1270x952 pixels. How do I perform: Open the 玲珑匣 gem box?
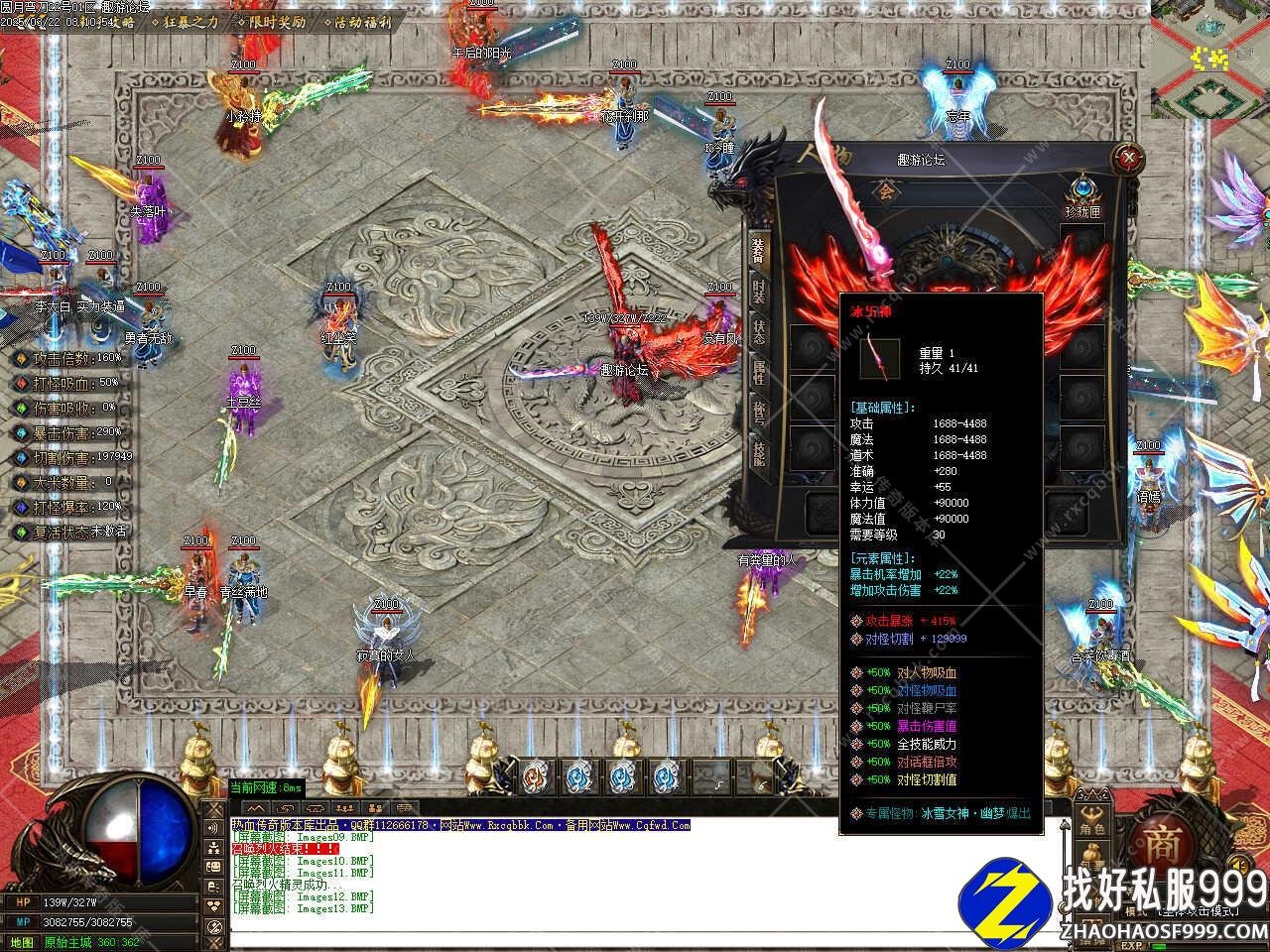[x=1081, y=191]
